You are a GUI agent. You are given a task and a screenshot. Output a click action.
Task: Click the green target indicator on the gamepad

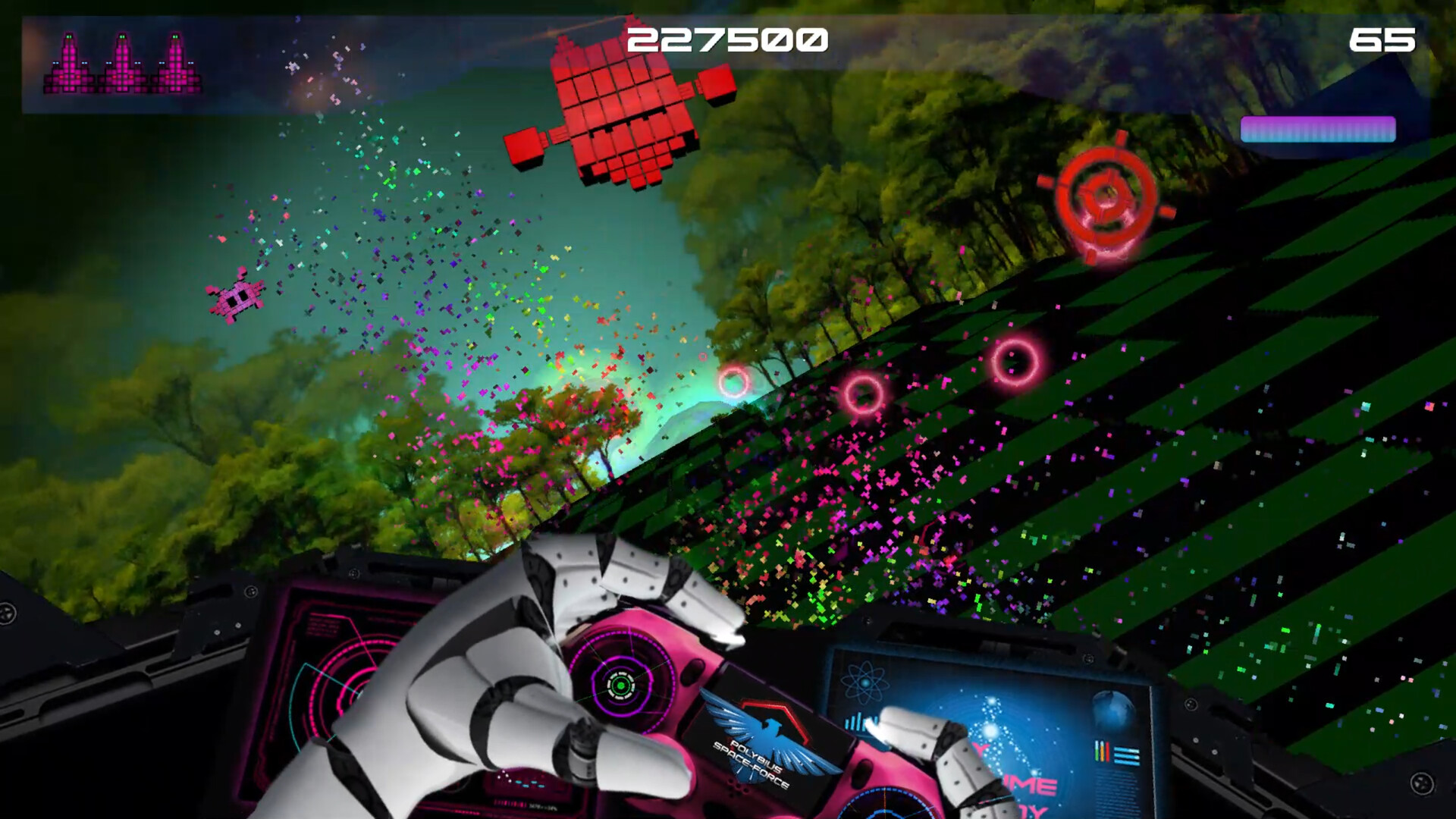pos(623,687)
